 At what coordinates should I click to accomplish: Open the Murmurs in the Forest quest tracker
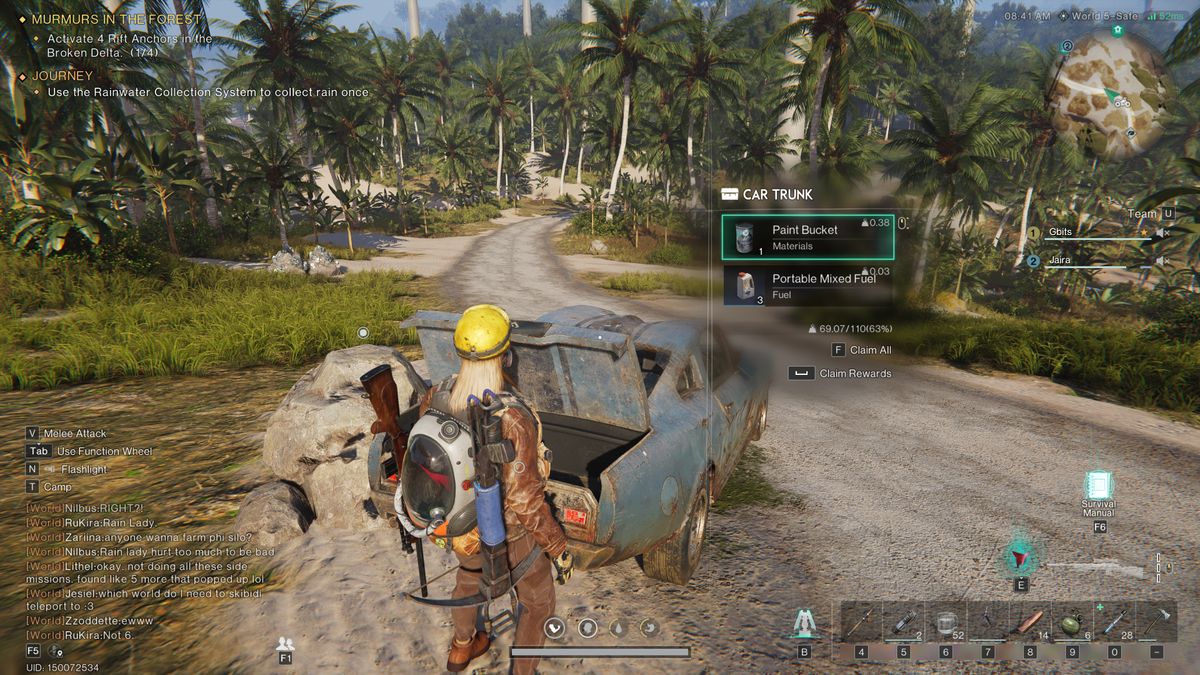point(116,19)
